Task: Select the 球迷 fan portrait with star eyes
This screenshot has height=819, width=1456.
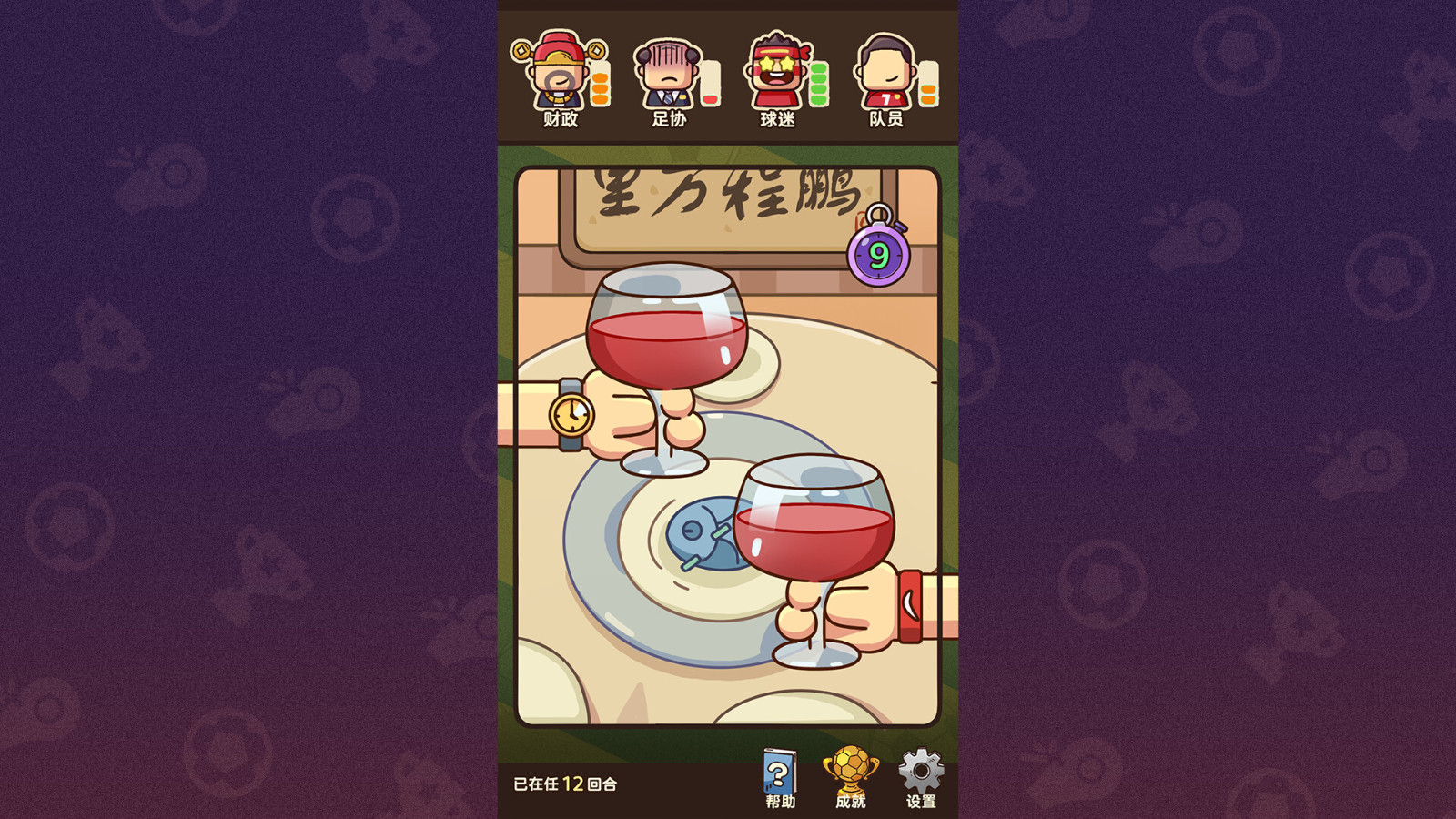Action: coord(778,68)
